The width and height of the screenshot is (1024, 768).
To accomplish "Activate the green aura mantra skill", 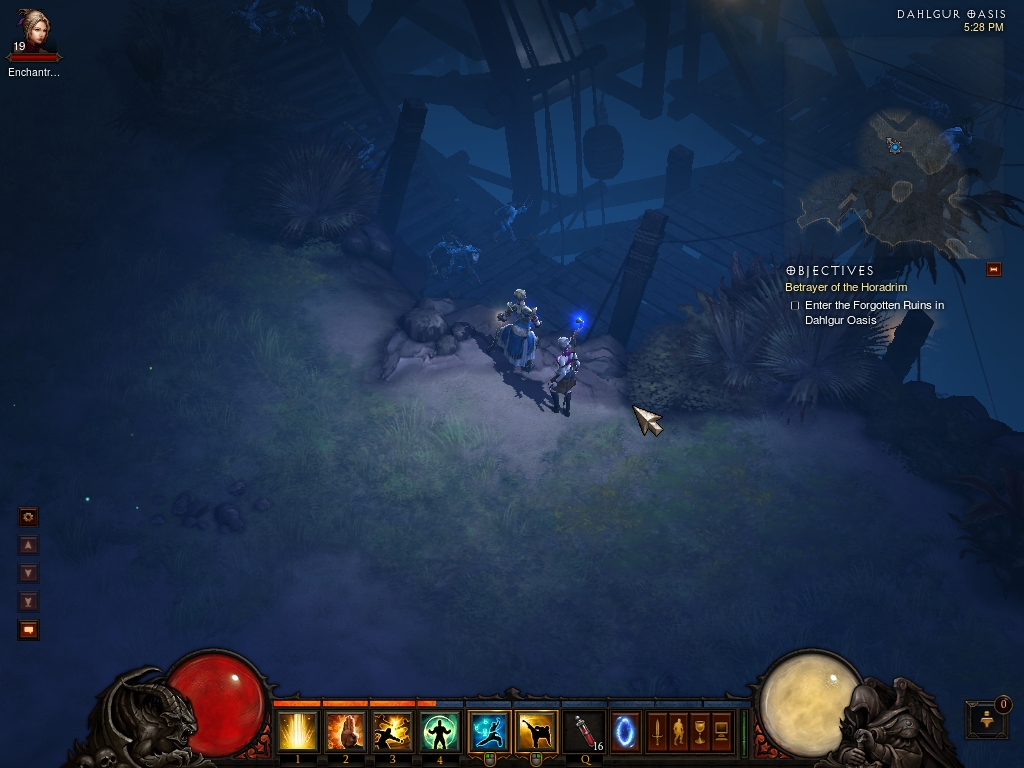I will pos(440,732).
